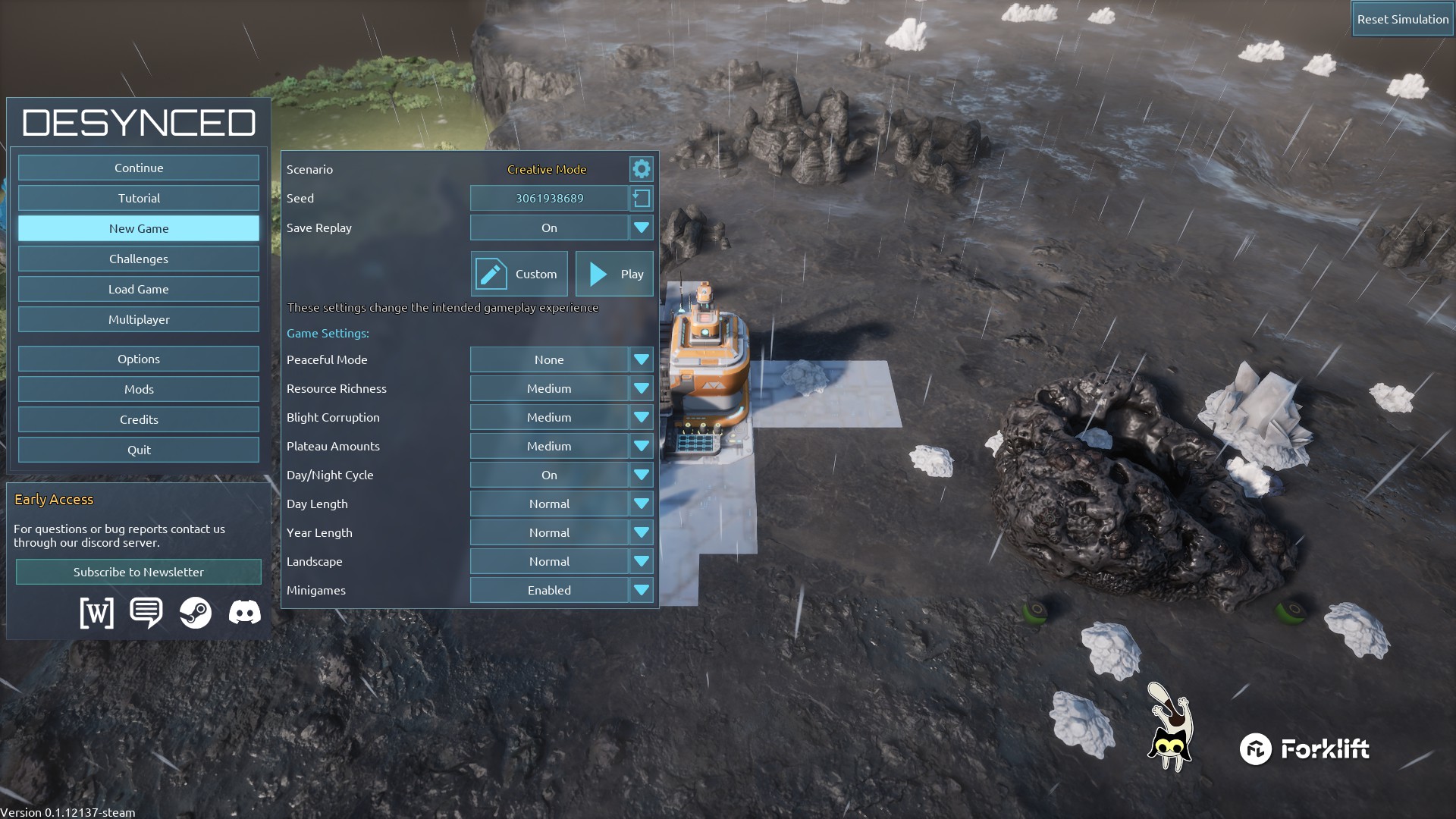Open the Save Replay dropdown

pyautogui.click(x=561, y=227)
